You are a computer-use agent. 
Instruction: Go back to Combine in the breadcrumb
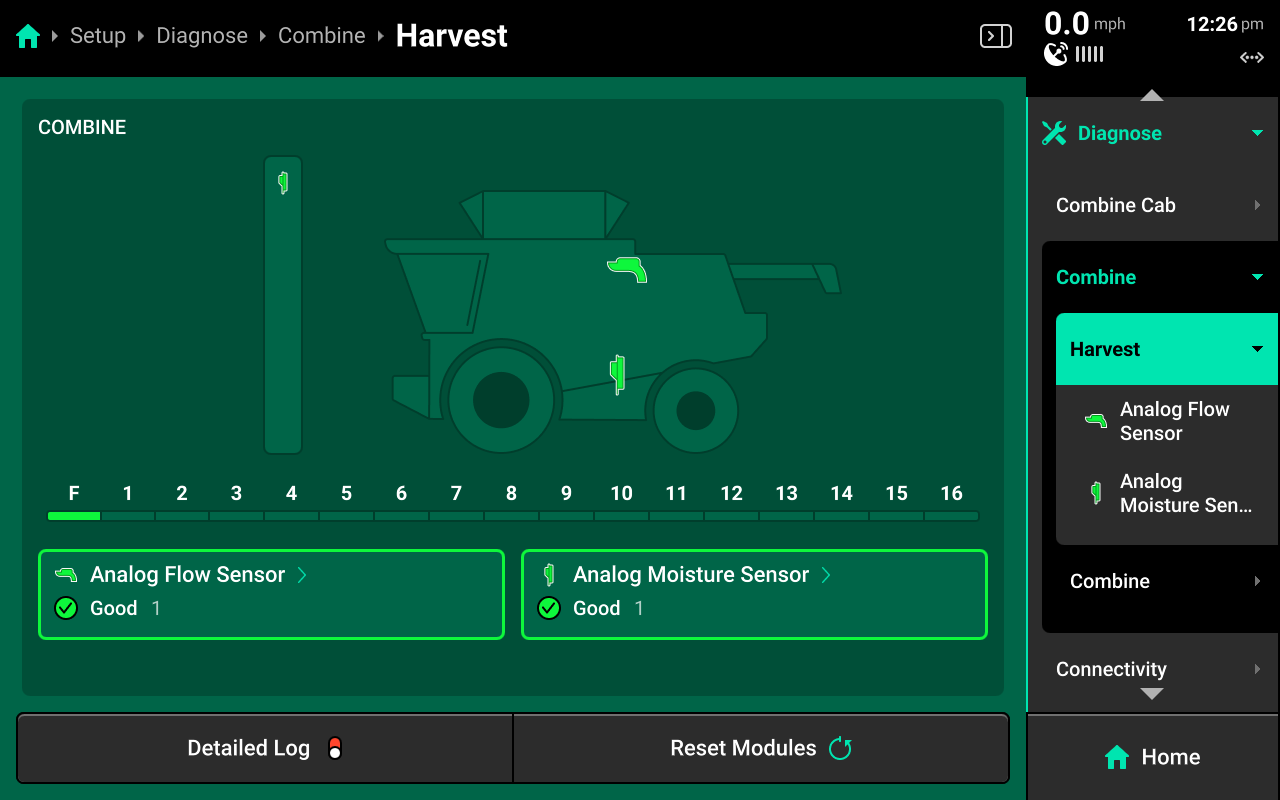point(322,36)
